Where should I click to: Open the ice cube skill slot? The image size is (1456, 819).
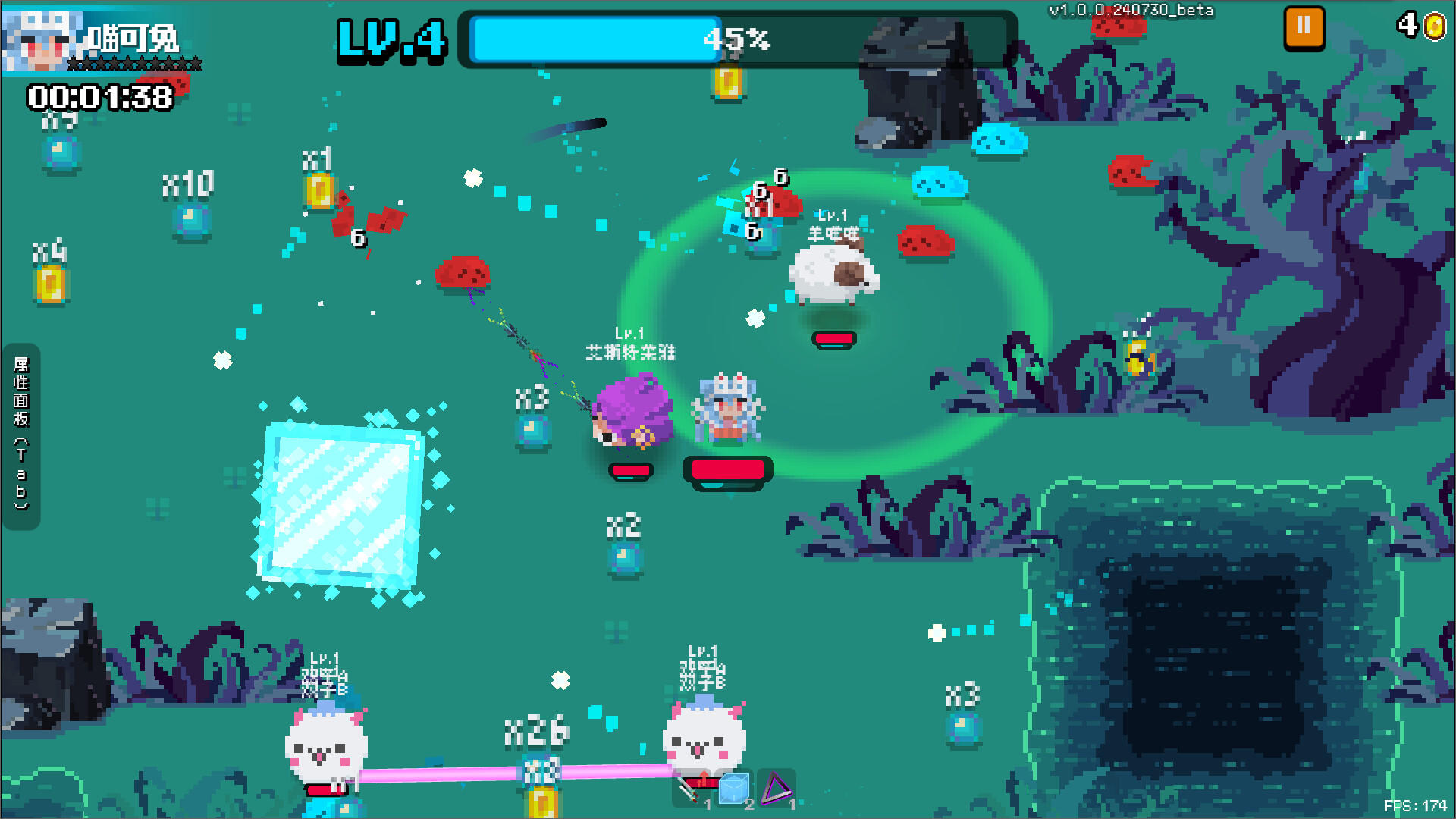733,789
